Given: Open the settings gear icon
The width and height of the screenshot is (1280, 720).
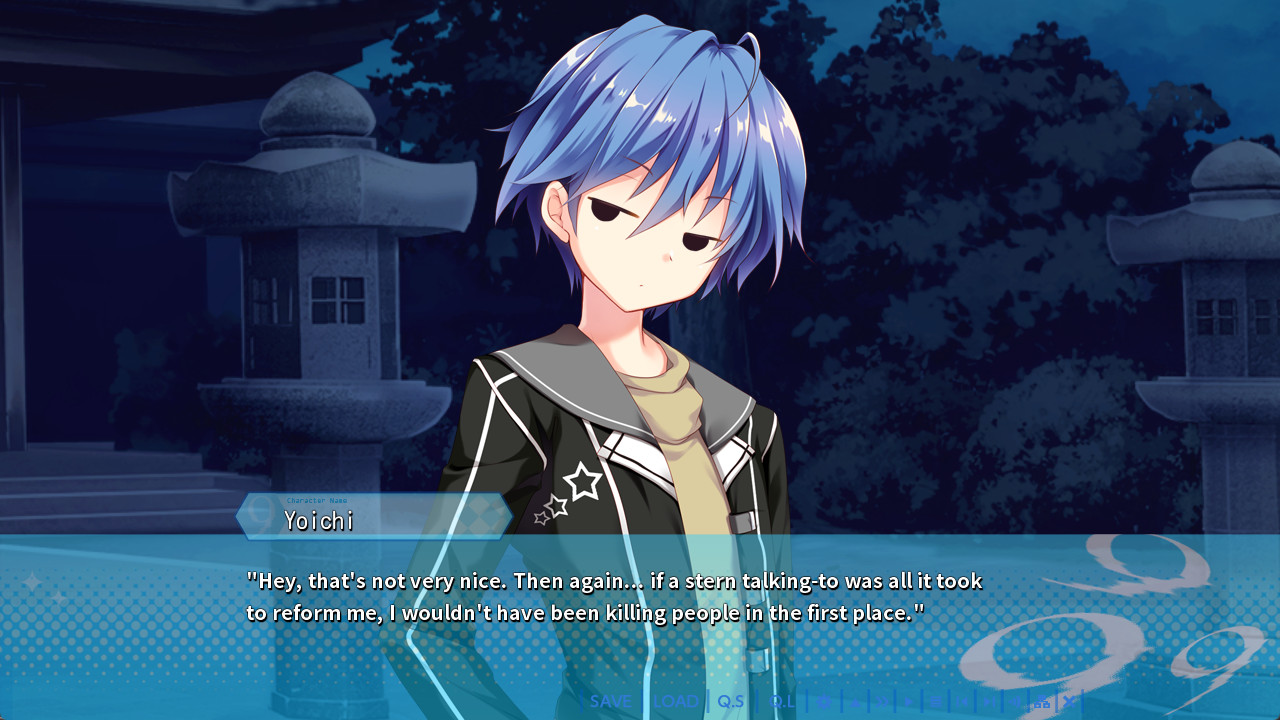Looking at the screenshot, I should coord(825,702).
